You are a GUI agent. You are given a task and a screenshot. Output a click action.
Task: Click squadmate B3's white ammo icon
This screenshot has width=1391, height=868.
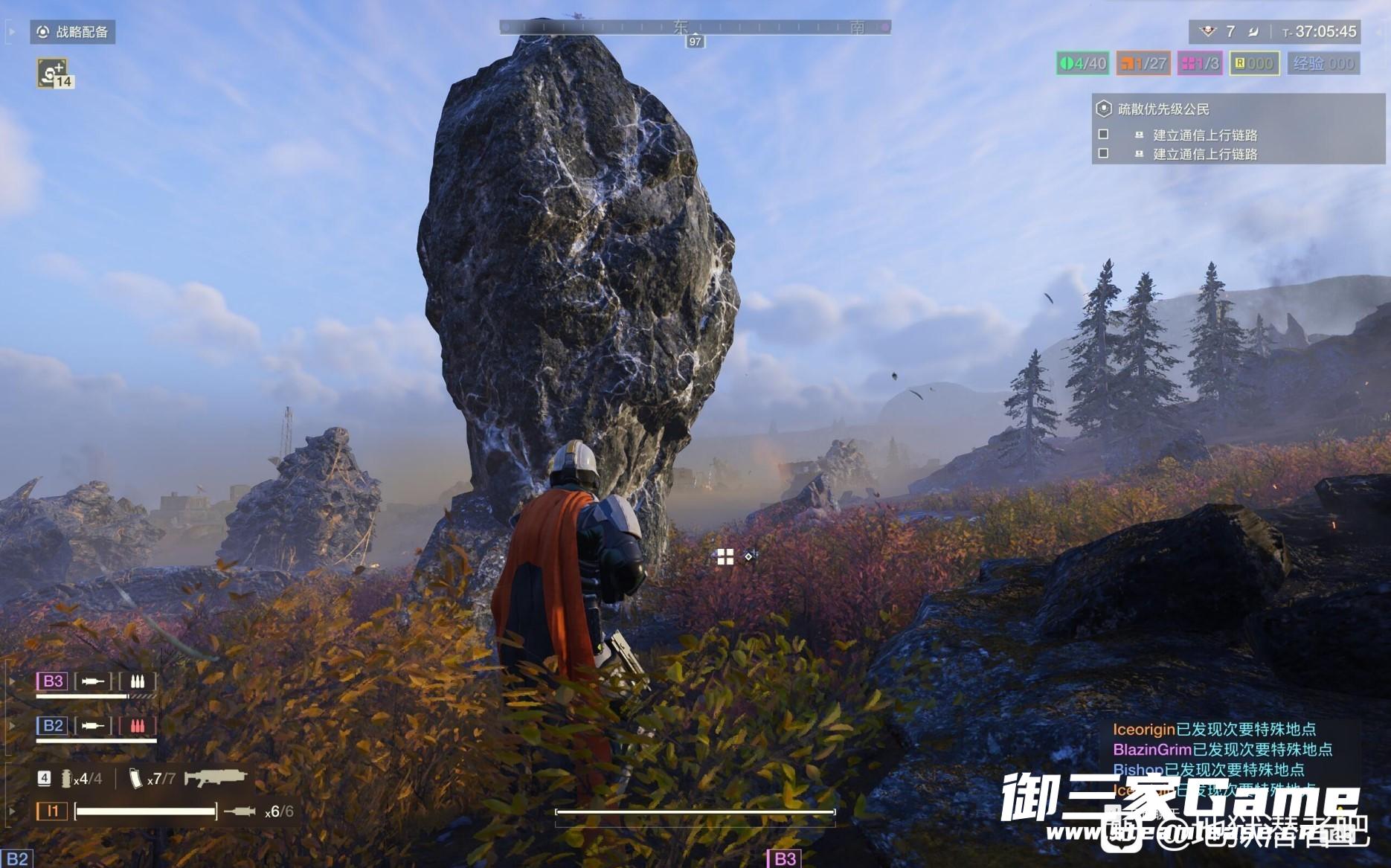[138, 681]
